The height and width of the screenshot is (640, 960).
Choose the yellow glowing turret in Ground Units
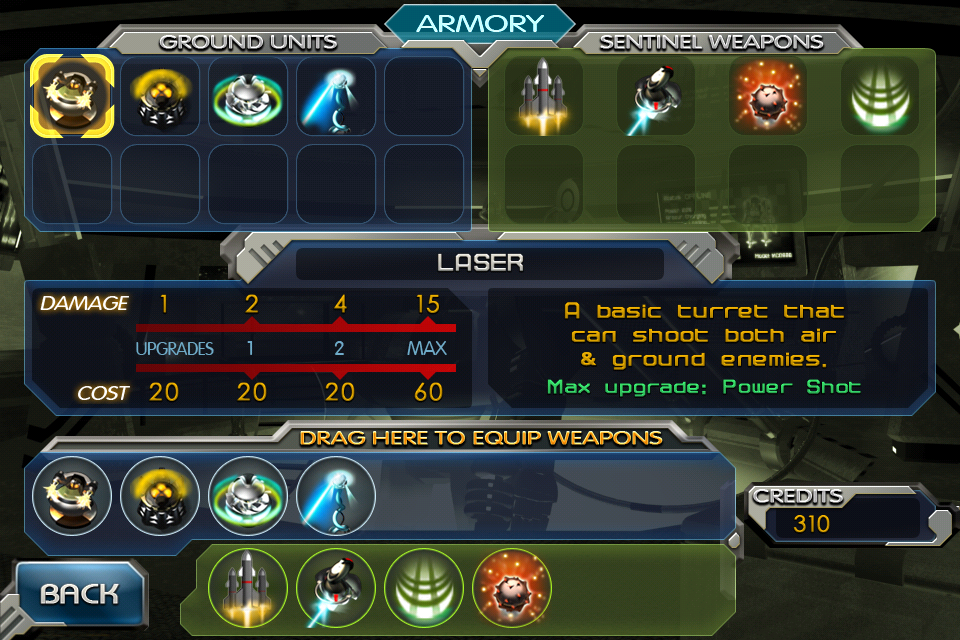(x=160, y=95)
